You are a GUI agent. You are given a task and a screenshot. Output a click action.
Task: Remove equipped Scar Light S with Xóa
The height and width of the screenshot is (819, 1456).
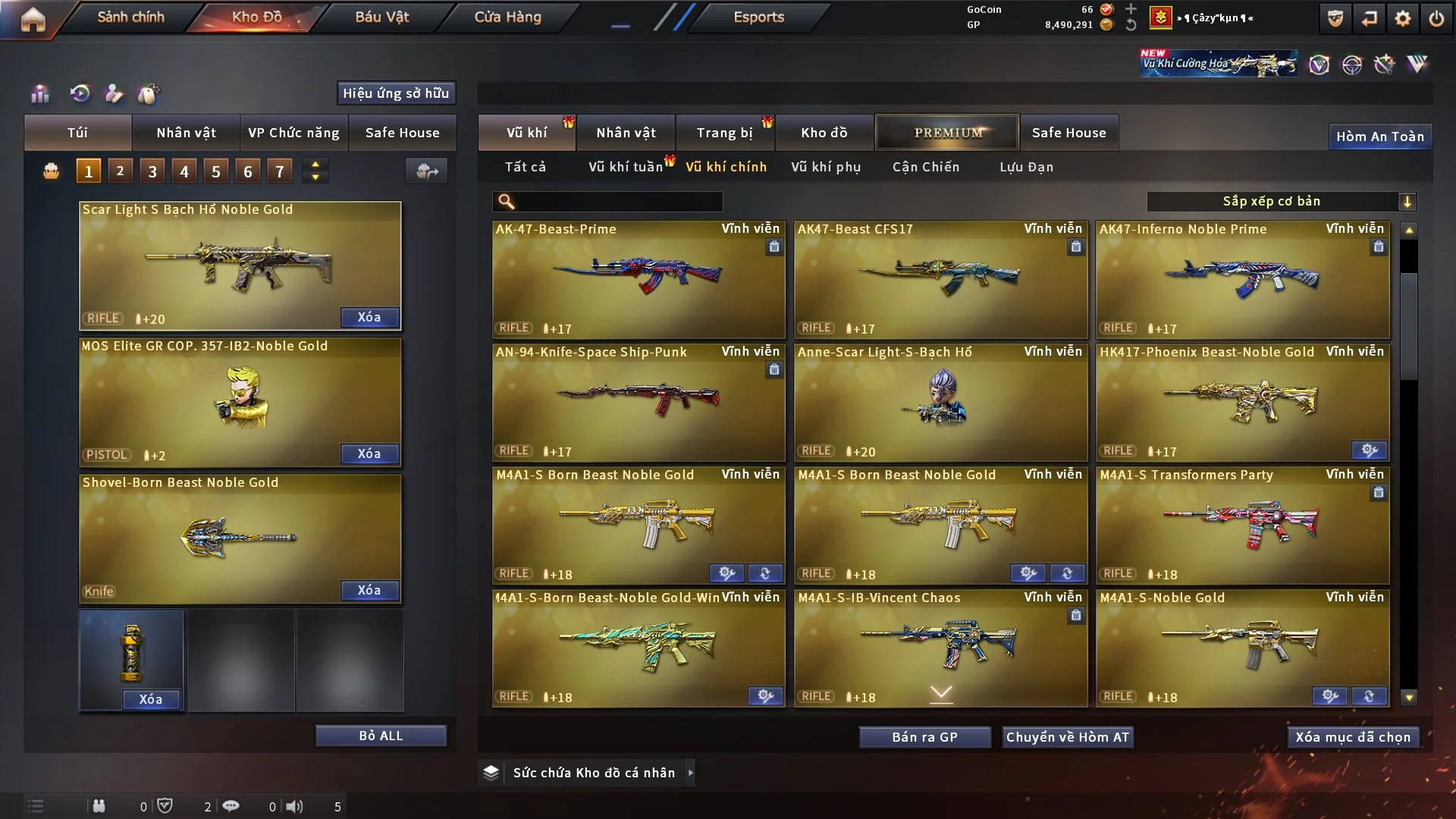tap(369, 317)
